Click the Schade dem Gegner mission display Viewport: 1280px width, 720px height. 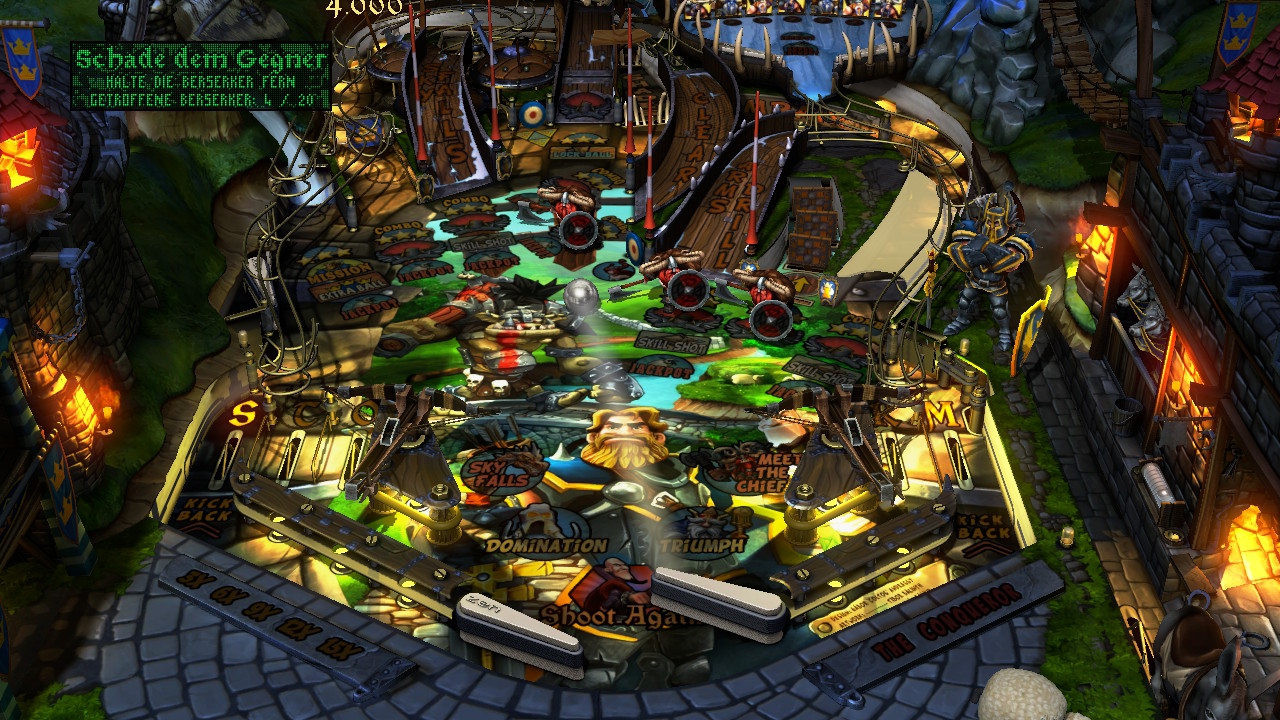pyautogui.click(x=200, y=76)
